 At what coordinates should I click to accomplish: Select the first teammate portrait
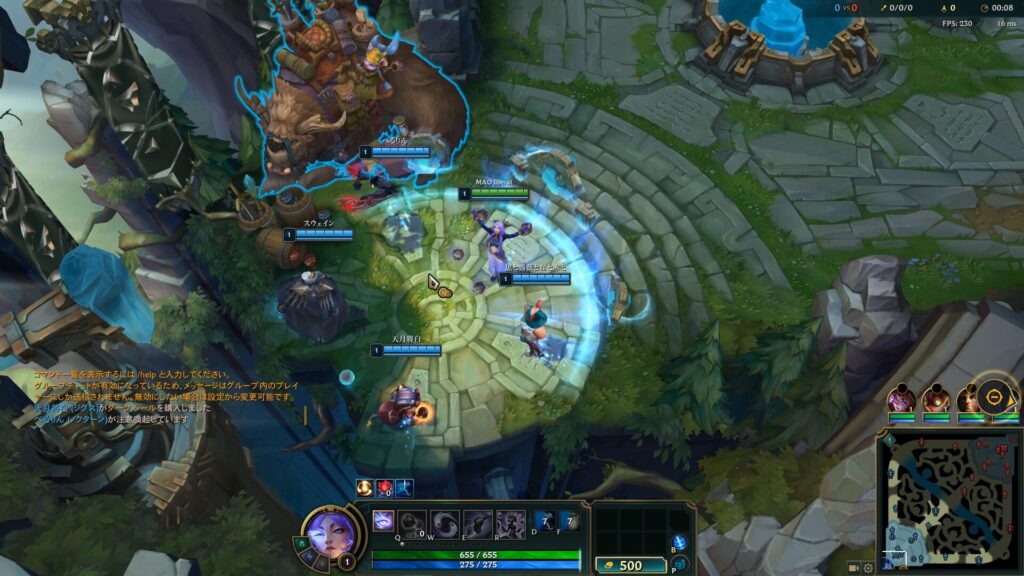pos(902,400)
